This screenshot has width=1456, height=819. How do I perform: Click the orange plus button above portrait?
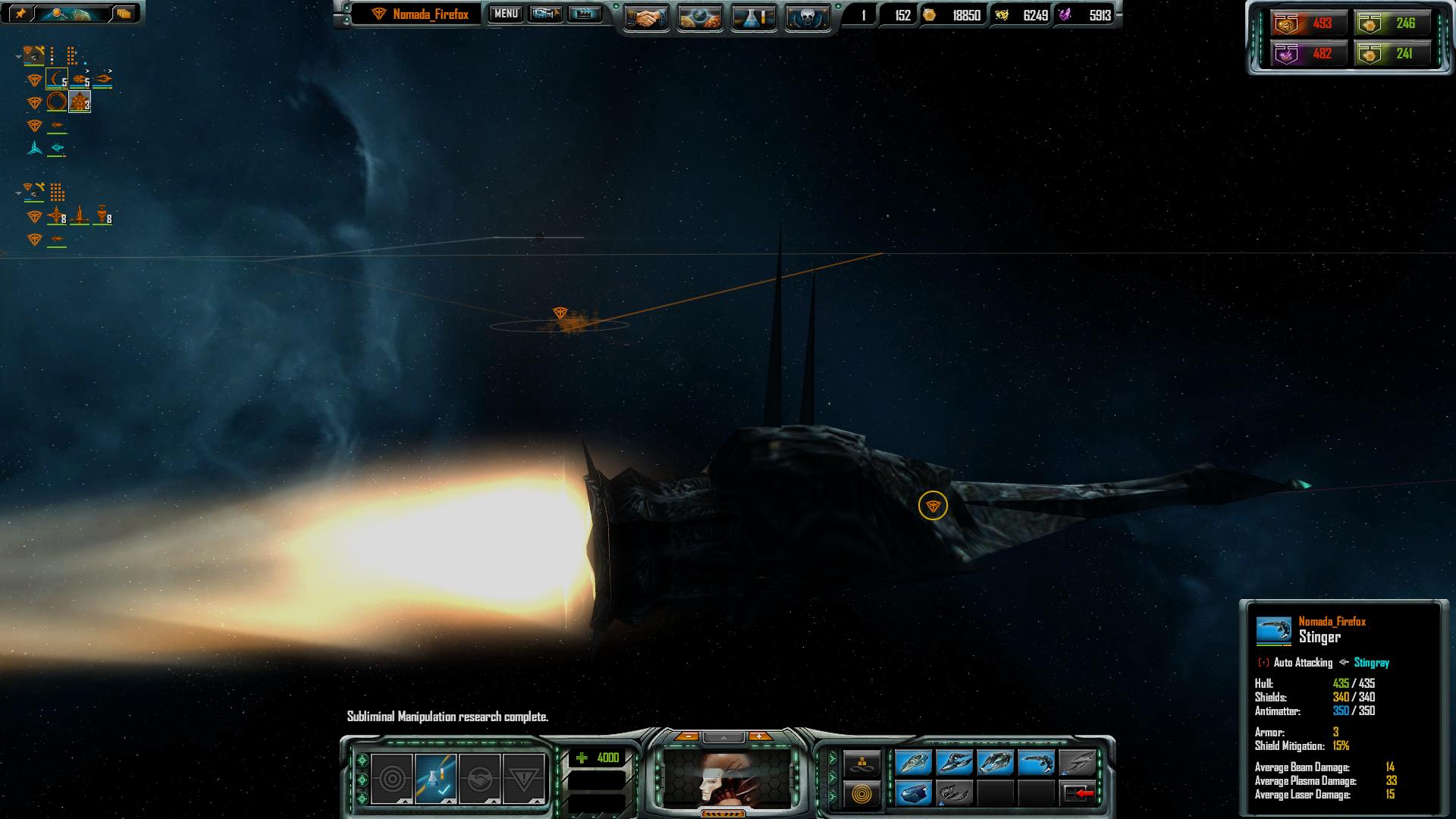click(758, 736)
